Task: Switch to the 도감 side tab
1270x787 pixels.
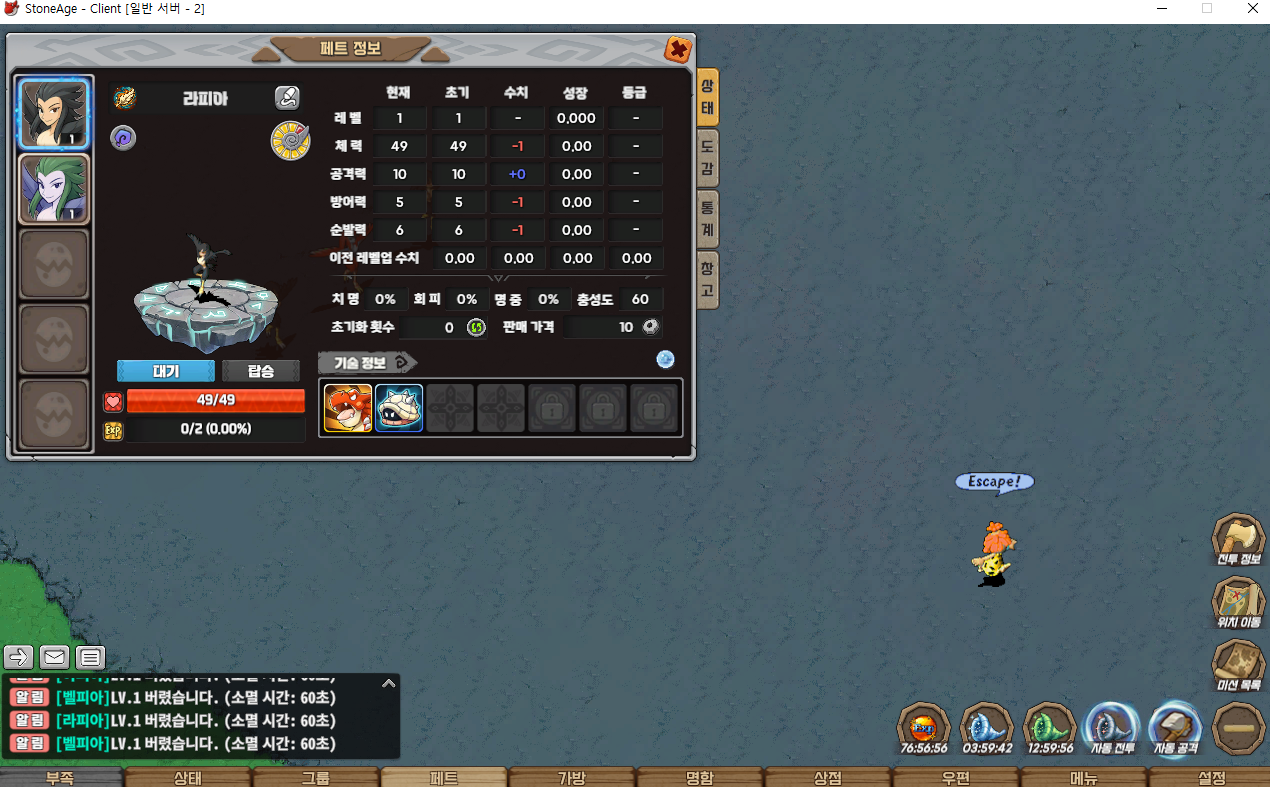Action: pyautogui.click(x=707, y=159)
